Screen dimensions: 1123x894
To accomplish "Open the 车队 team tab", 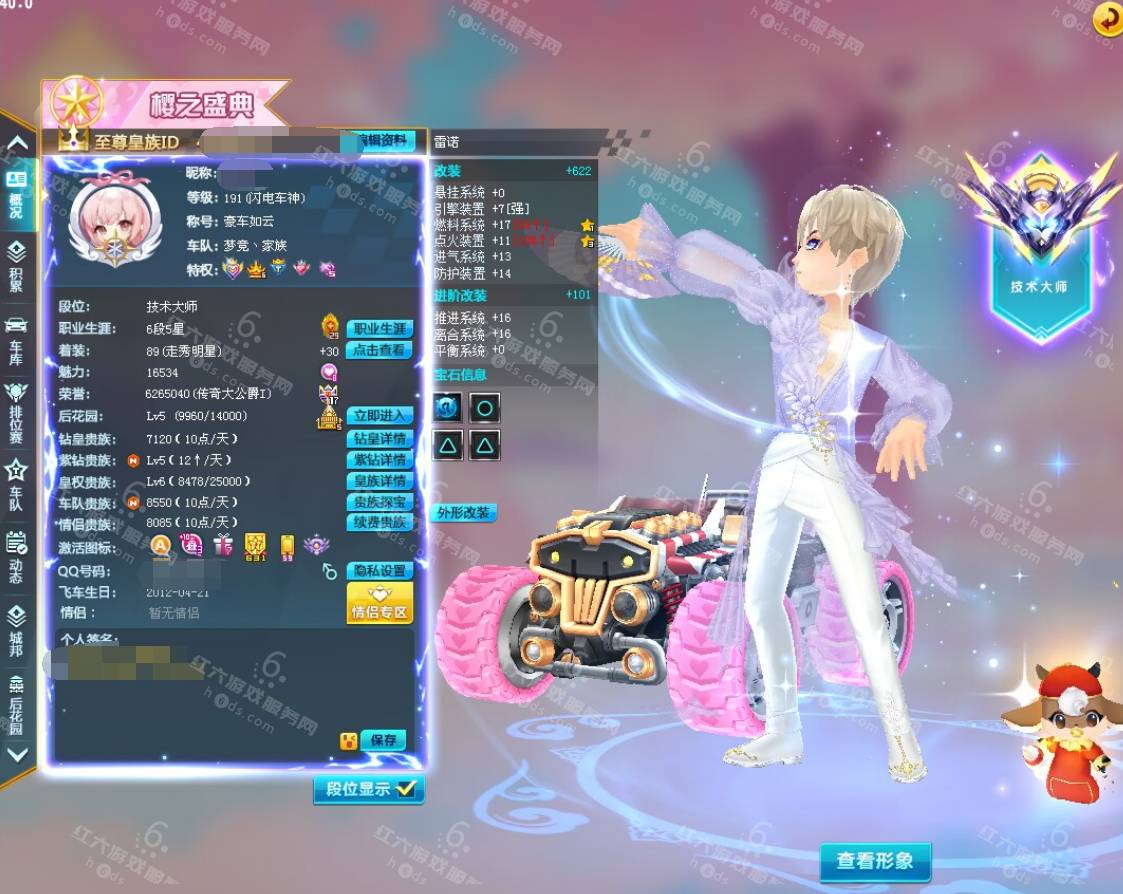I will 16,486.
